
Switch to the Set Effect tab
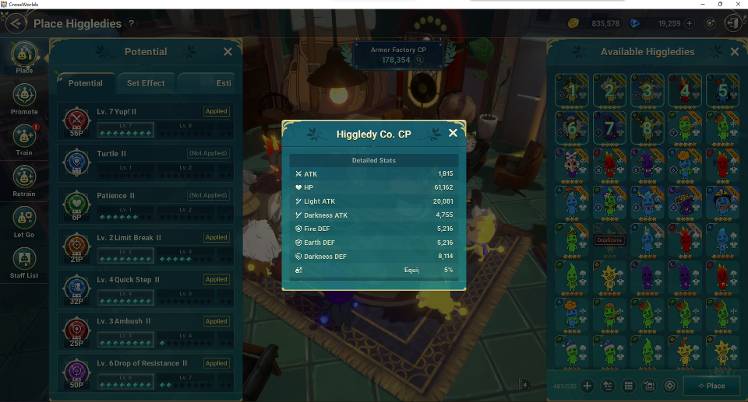click(x=146, y=83)
